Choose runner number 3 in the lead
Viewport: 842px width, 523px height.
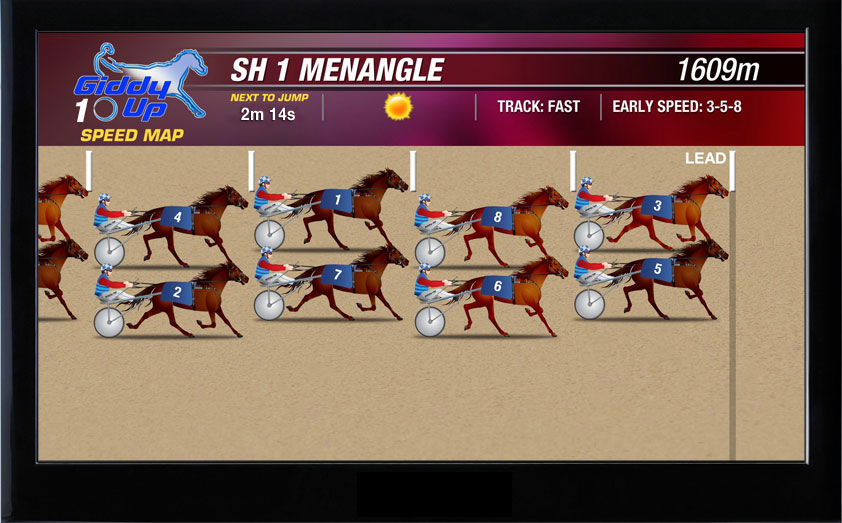657,207
